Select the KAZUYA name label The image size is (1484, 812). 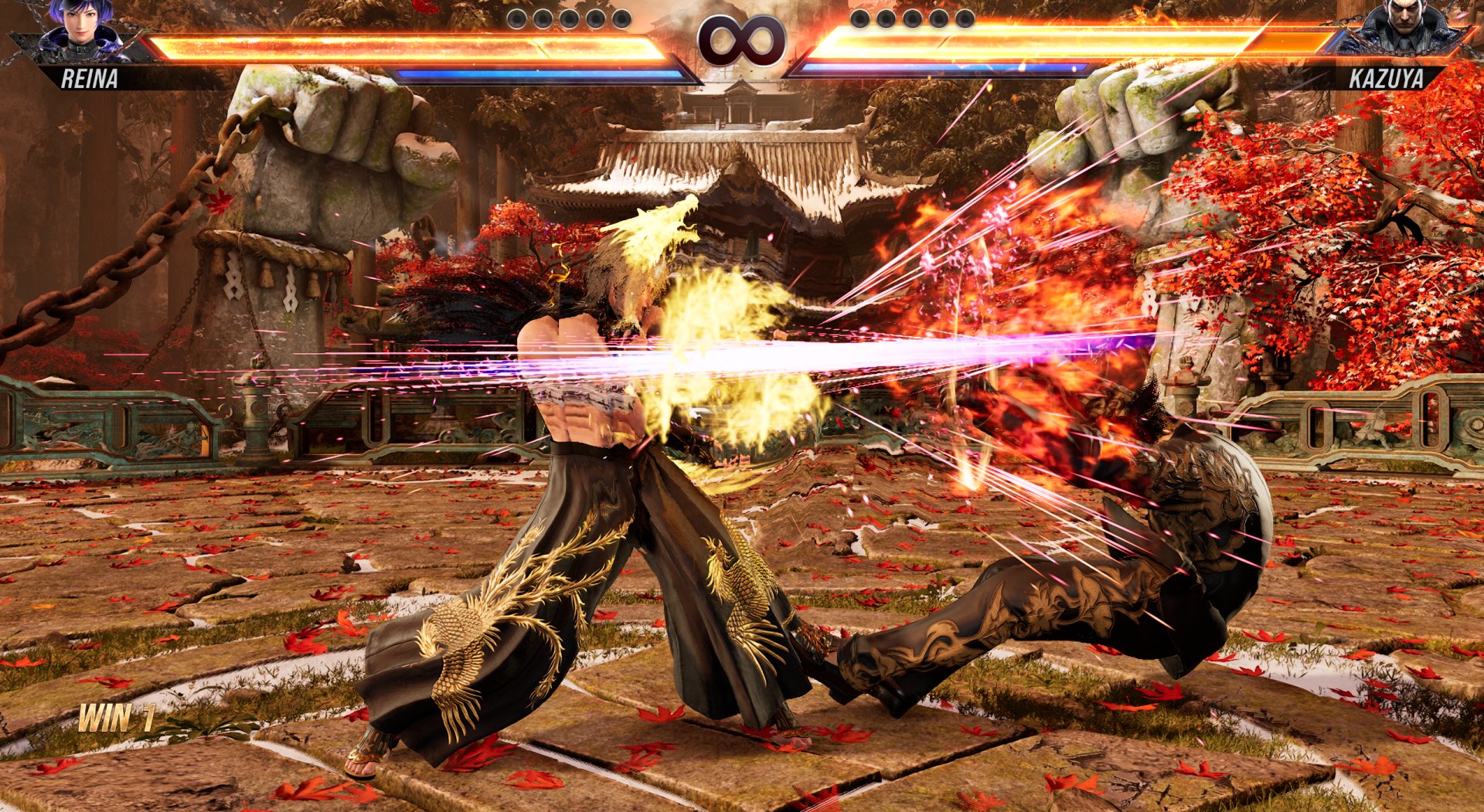pyautogui.click(x=1389, y=76)
